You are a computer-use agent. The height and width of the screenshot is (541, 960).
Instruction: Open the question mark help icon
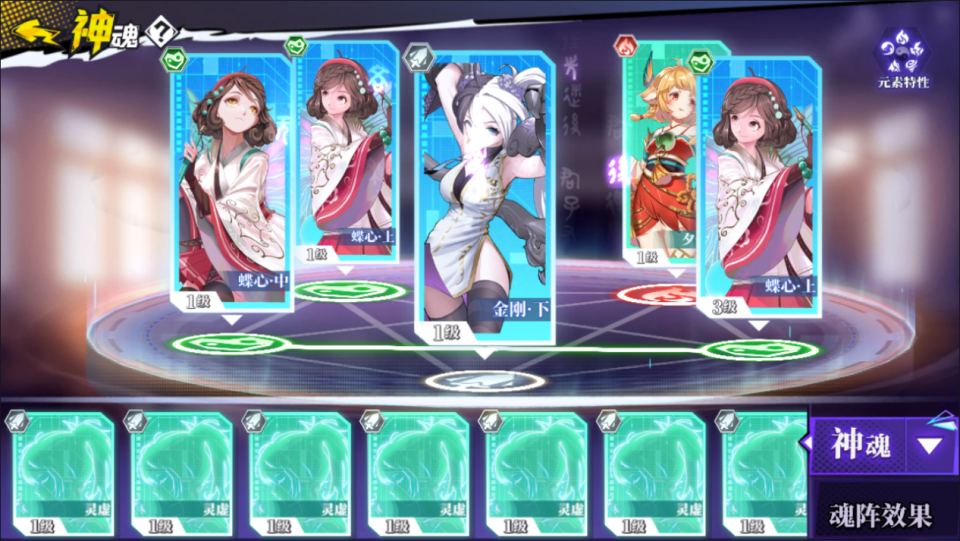(159, 32)
